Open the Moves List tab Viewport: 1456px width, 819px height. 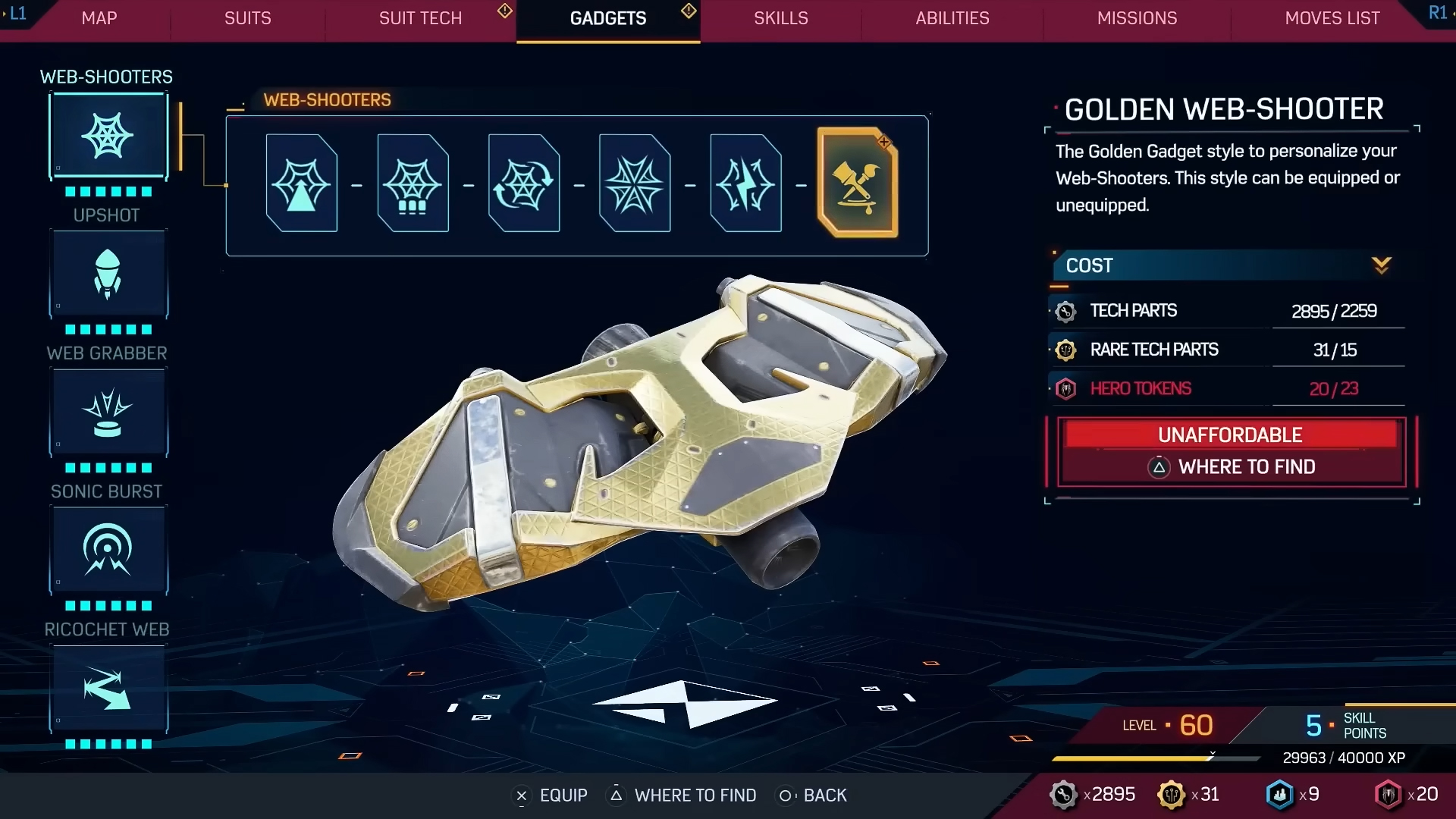tap(1332, 18)
